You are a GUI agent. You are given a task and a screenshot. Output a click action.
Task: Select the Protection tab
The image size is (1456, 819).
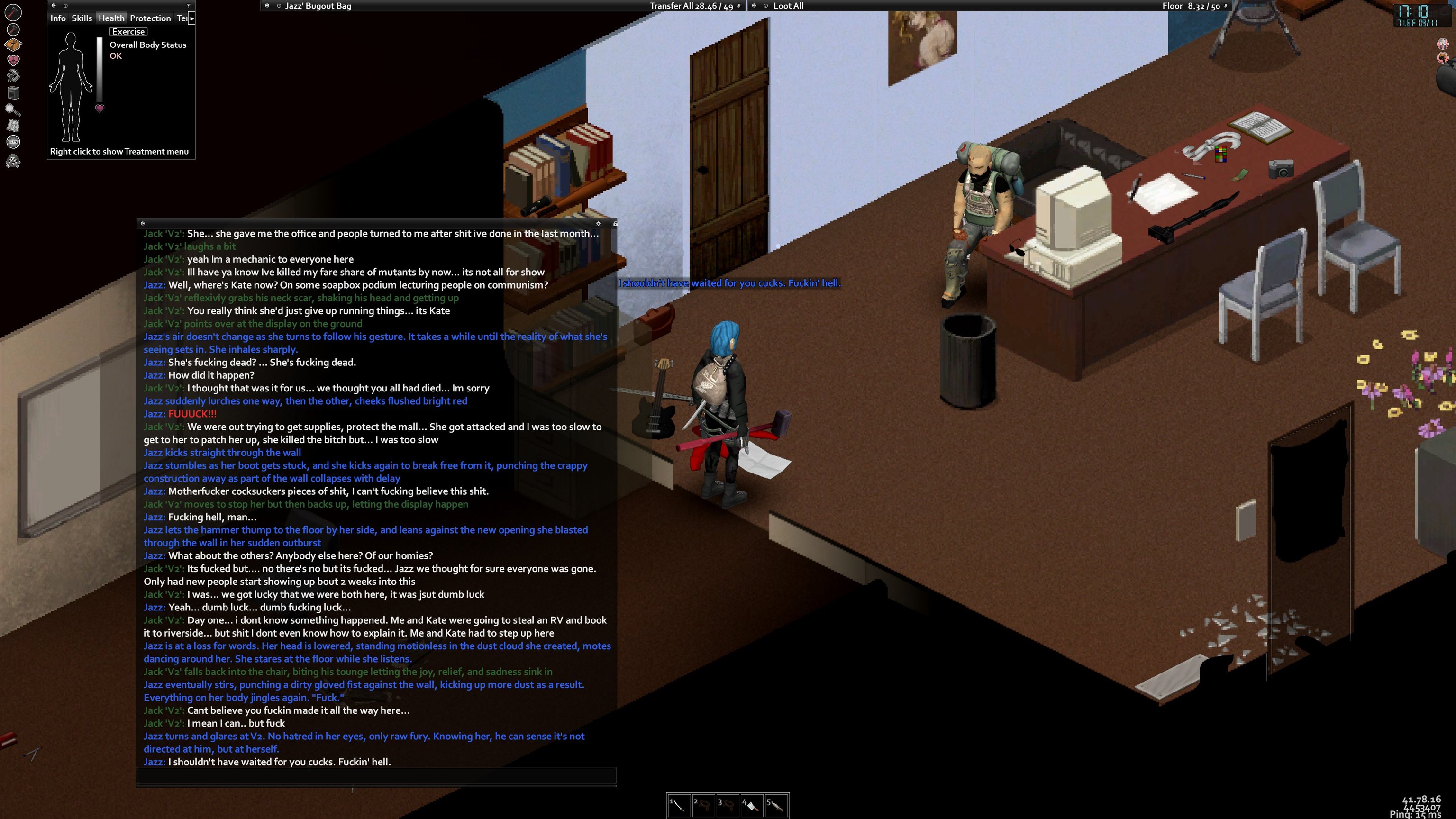point(150,18)
